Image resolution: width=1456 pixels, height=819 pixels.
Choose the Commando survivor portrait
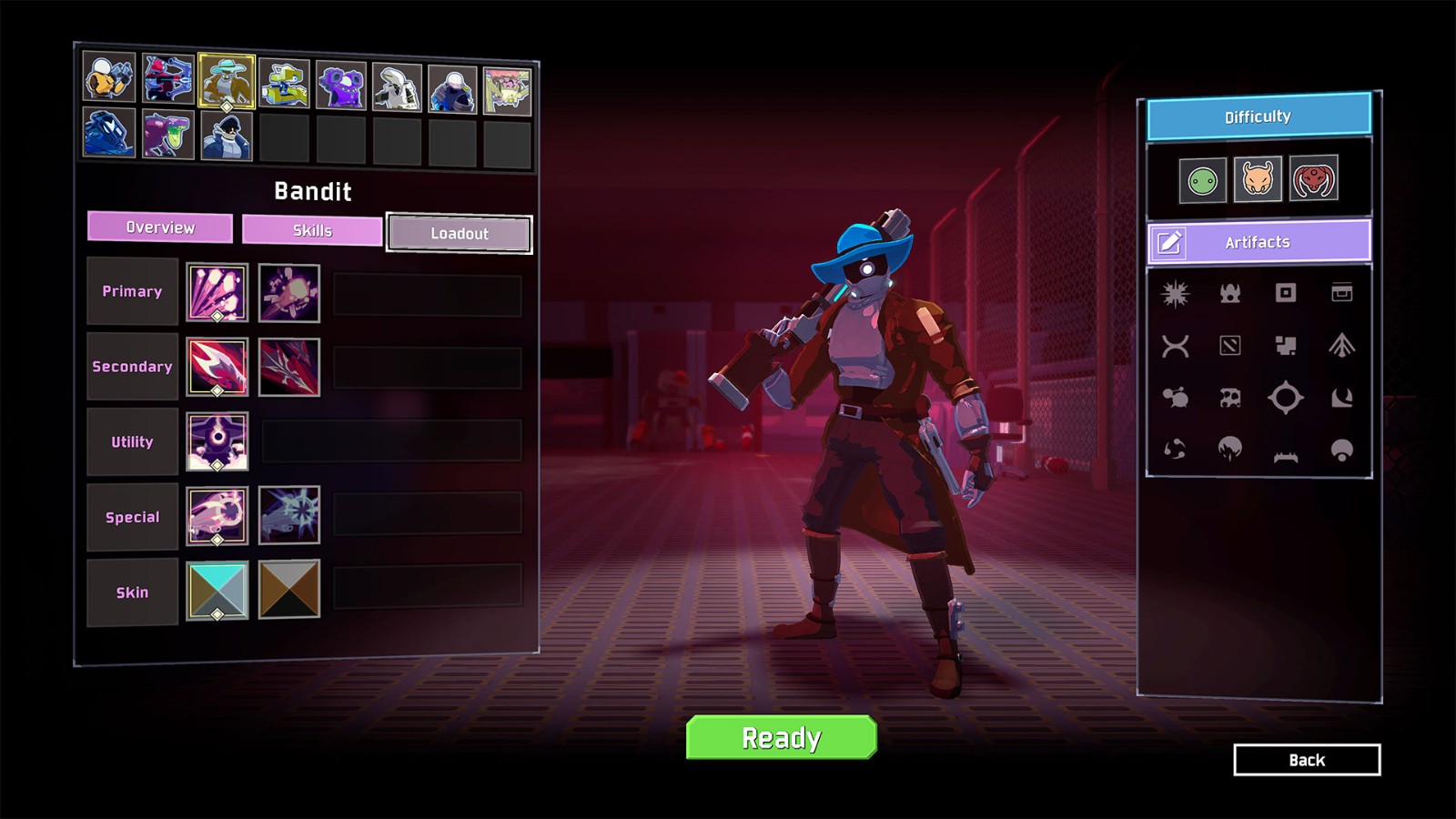point(109,76)
